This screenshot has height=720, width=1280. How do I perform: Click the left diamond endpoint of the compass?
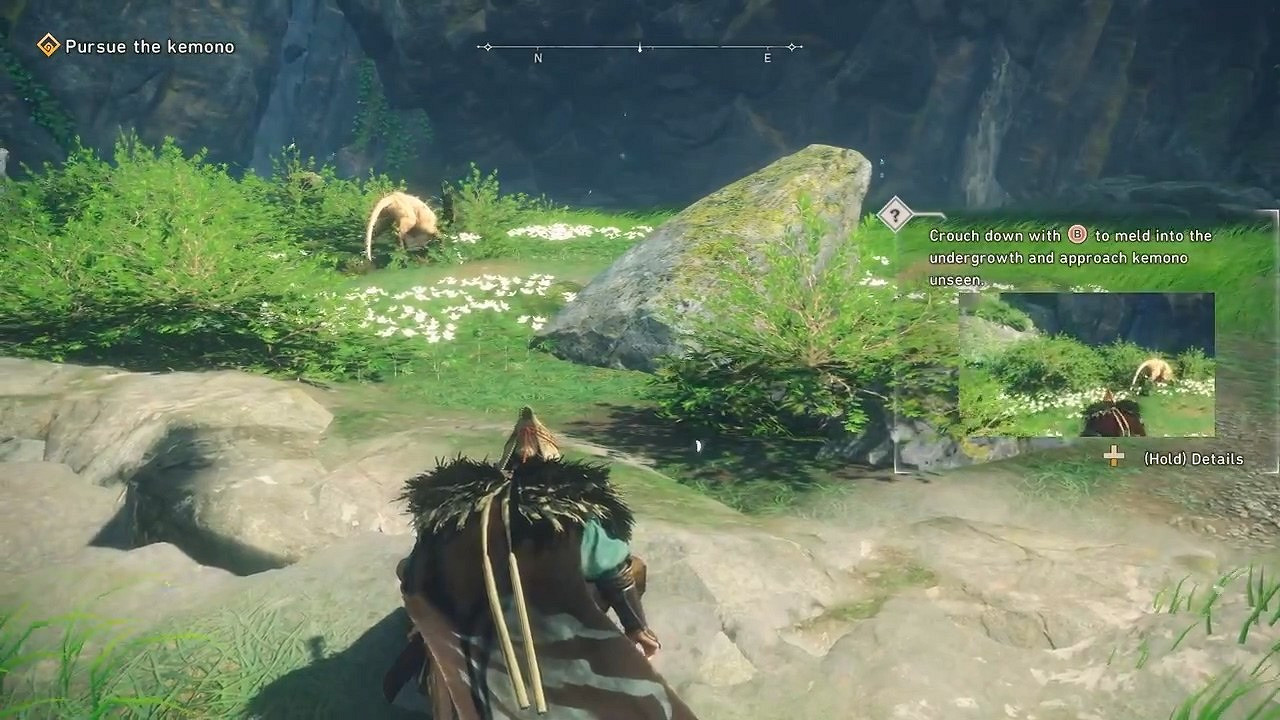[487, 45]
